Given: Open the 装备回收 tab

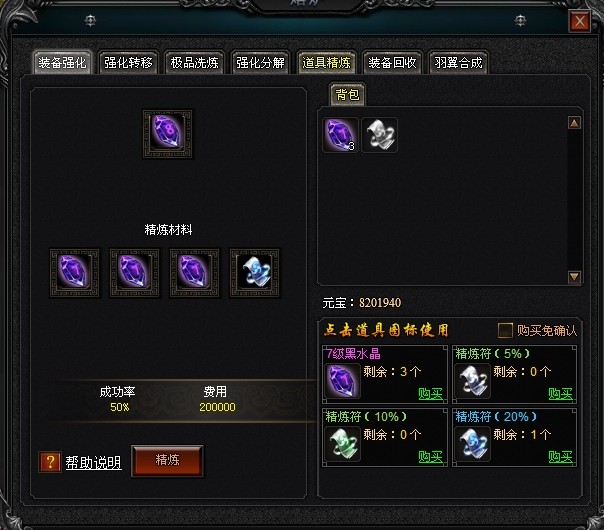Looking at the screenshot, I should (393, 63).
